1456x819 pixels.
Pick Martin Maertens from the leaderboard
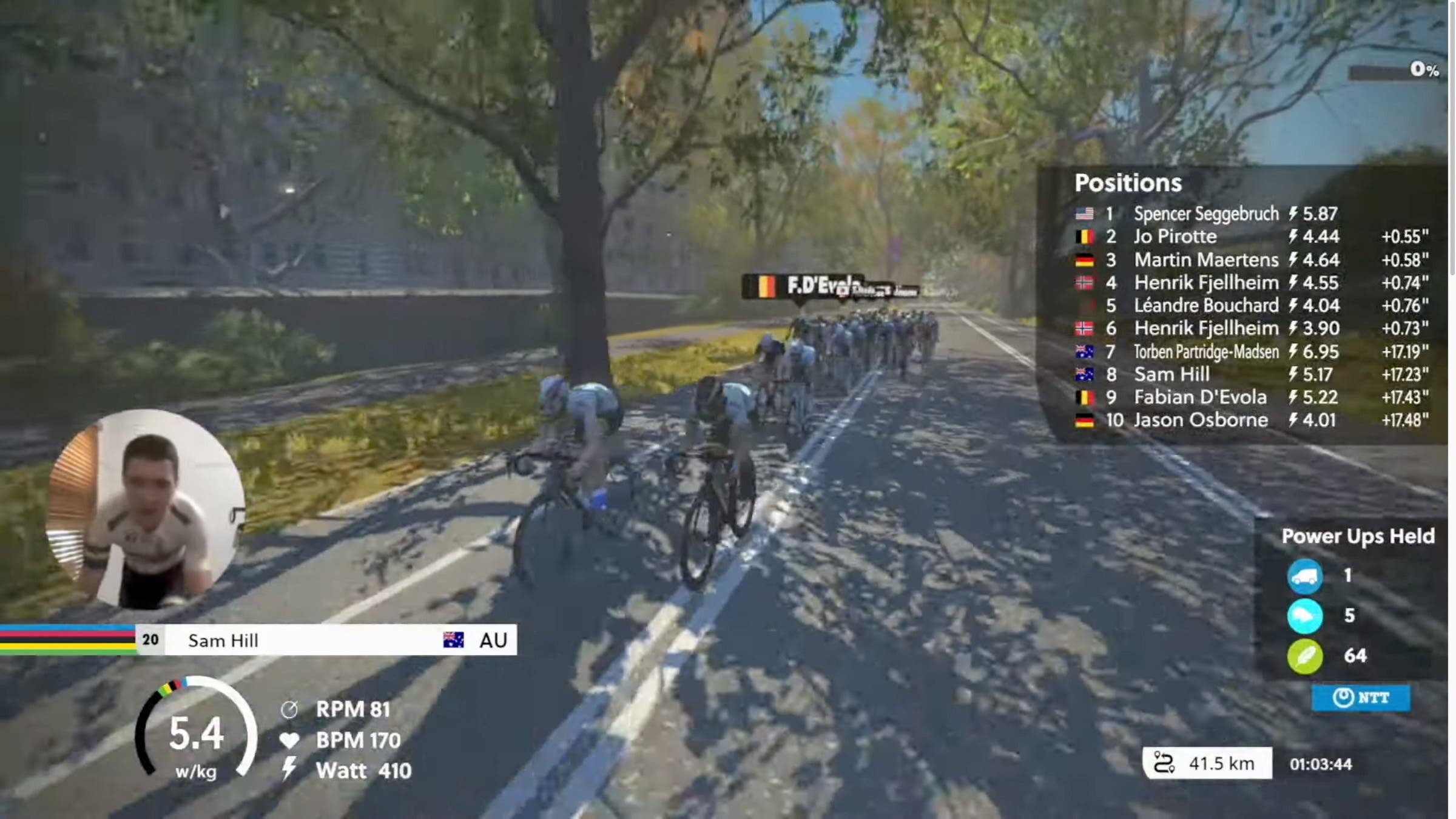click(1205, 260)
